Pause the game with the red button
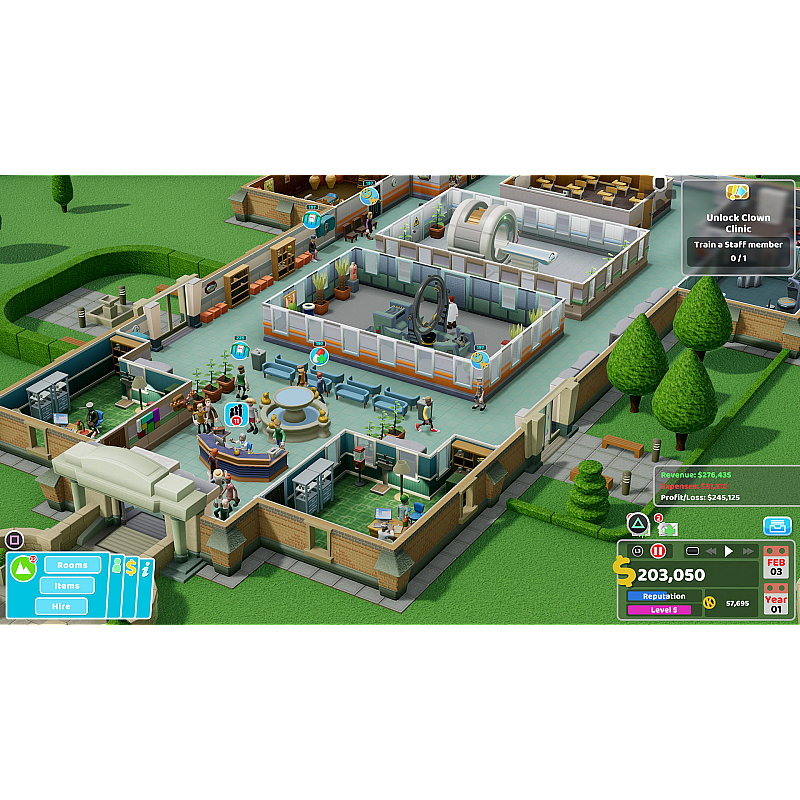This screenshot has width=800, height=800. (x=658, y=551)
